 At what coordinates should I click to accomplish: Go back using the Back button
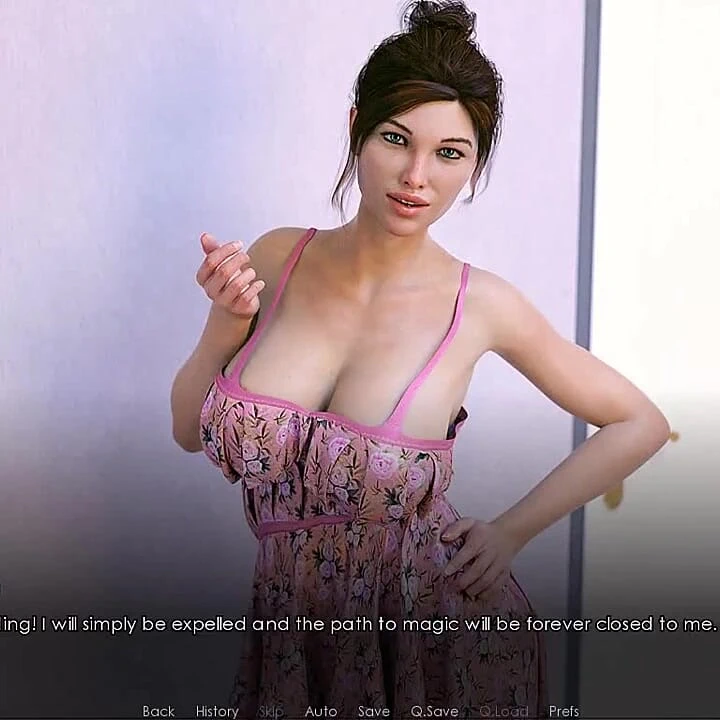158,711
